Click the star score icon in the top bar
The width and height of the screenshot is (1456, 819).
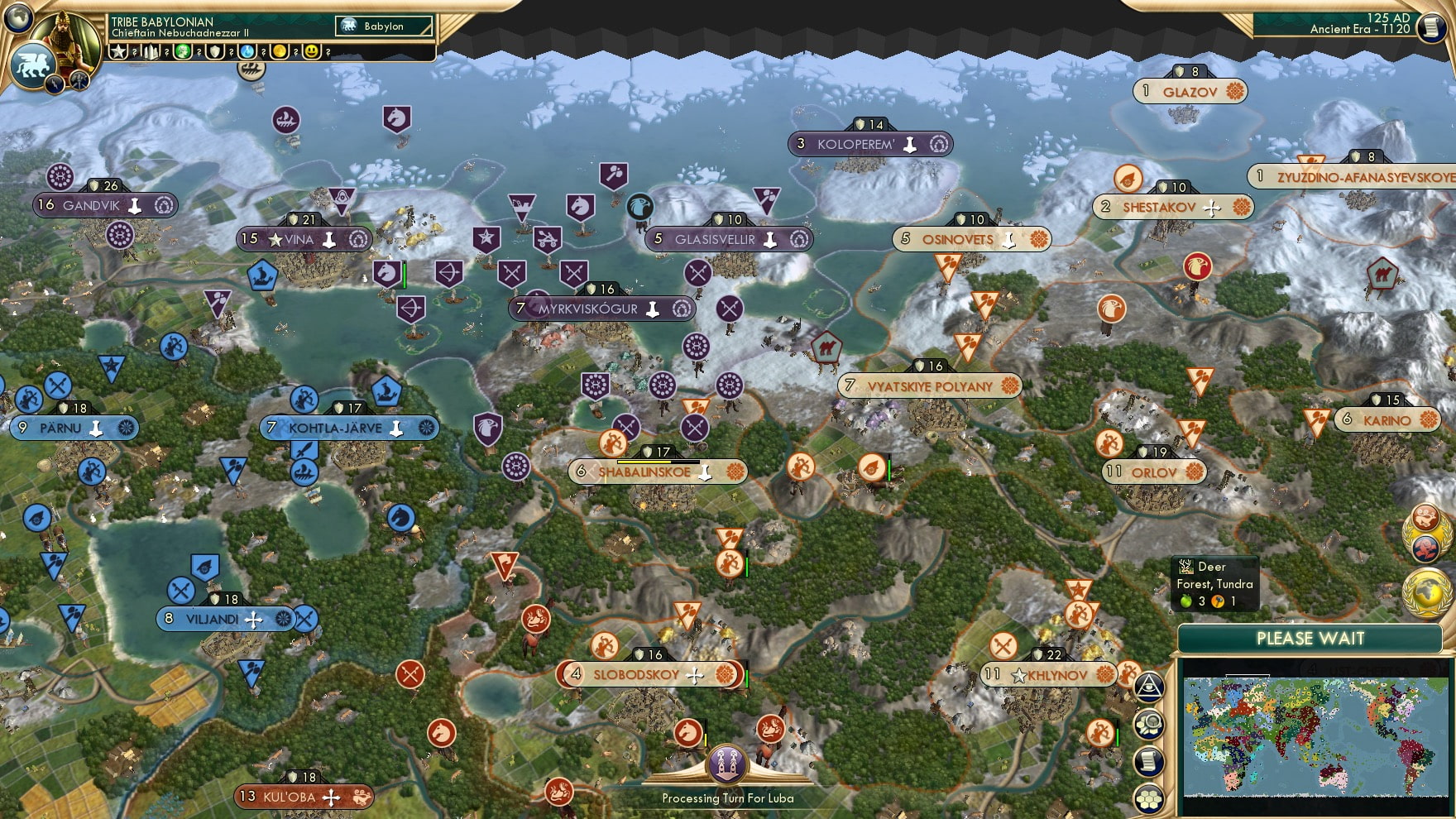(x=120, y=52)
